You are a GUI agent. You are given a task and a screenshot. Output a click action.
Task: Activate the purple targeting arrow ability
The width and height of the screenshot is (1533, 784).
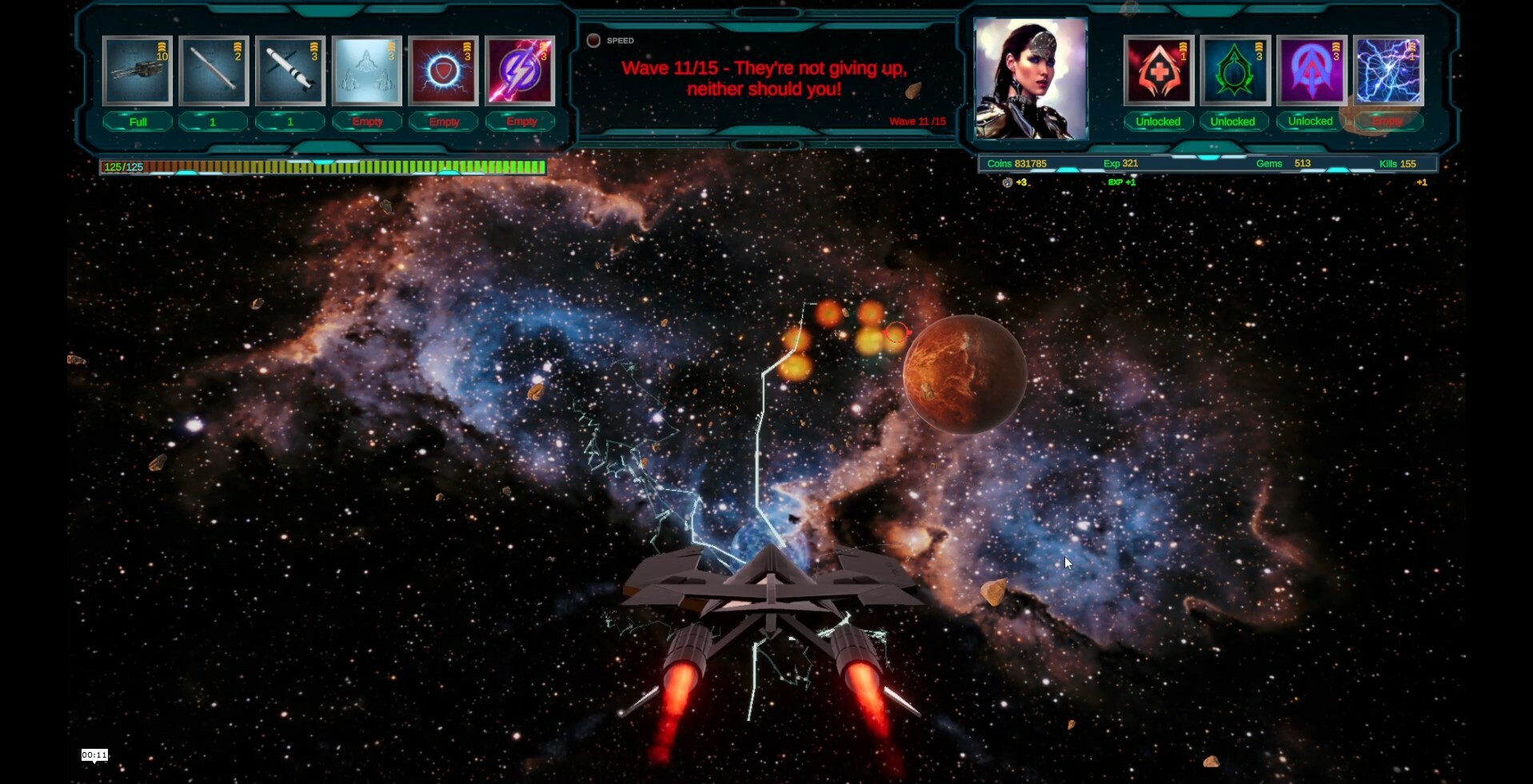click(x=1311, y=70)
